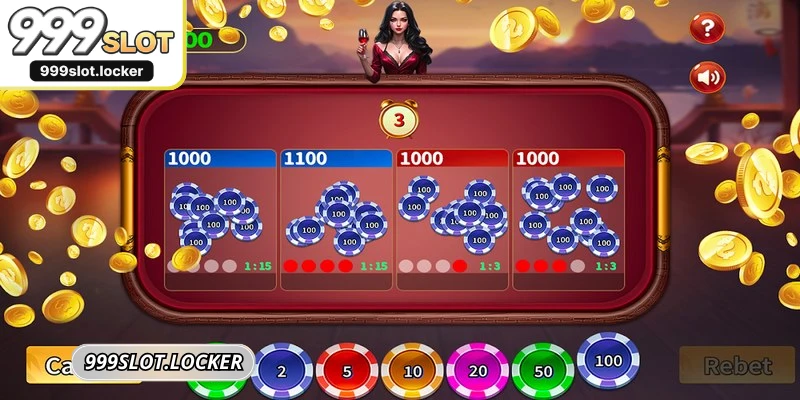Select the dark blue 100 chip
The width and height of the screenshot is (800, 400).
(x=608, y=362)
